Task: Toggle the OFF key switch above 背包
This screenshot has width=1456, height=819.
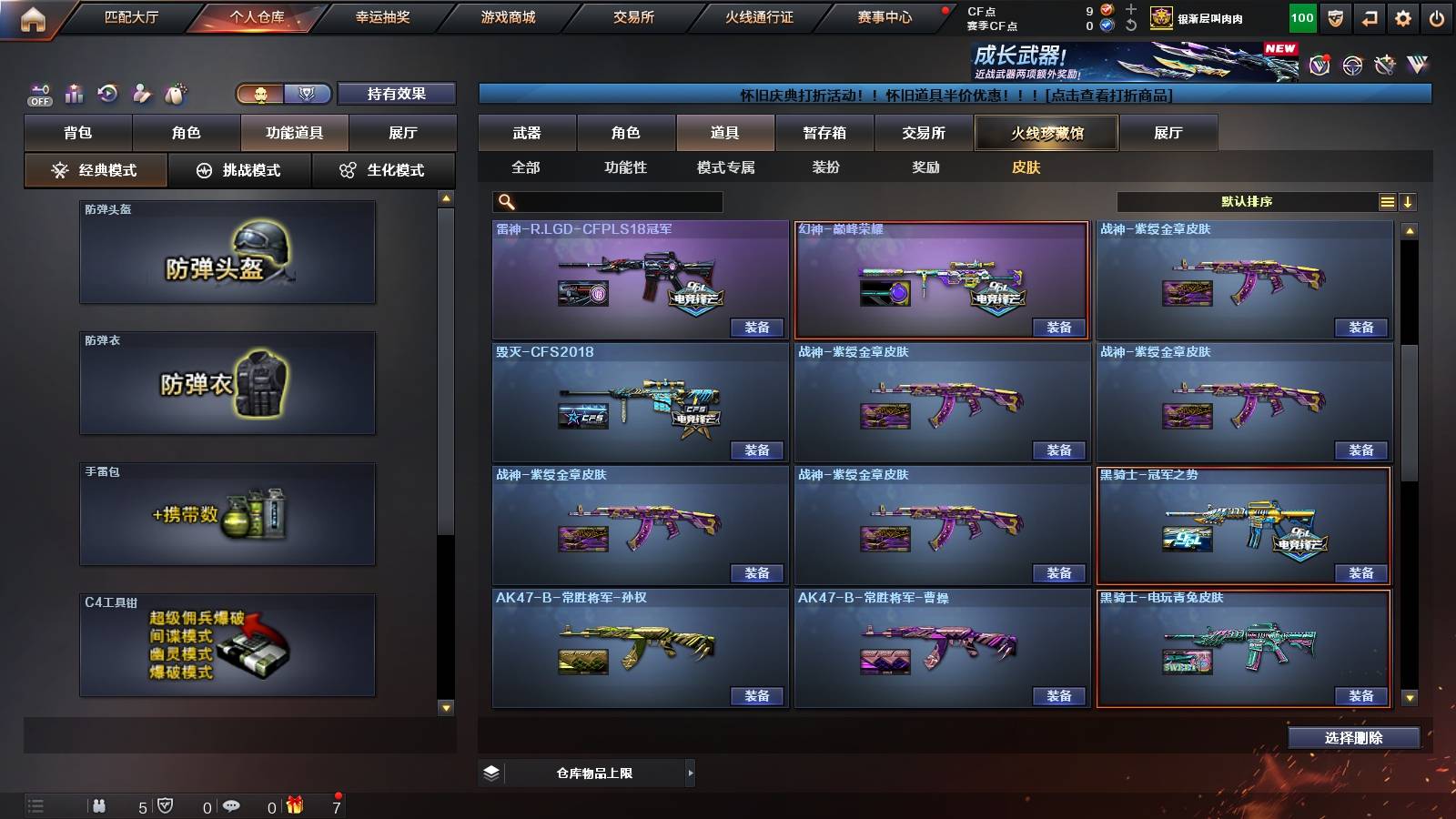Action: pos(38,92)
